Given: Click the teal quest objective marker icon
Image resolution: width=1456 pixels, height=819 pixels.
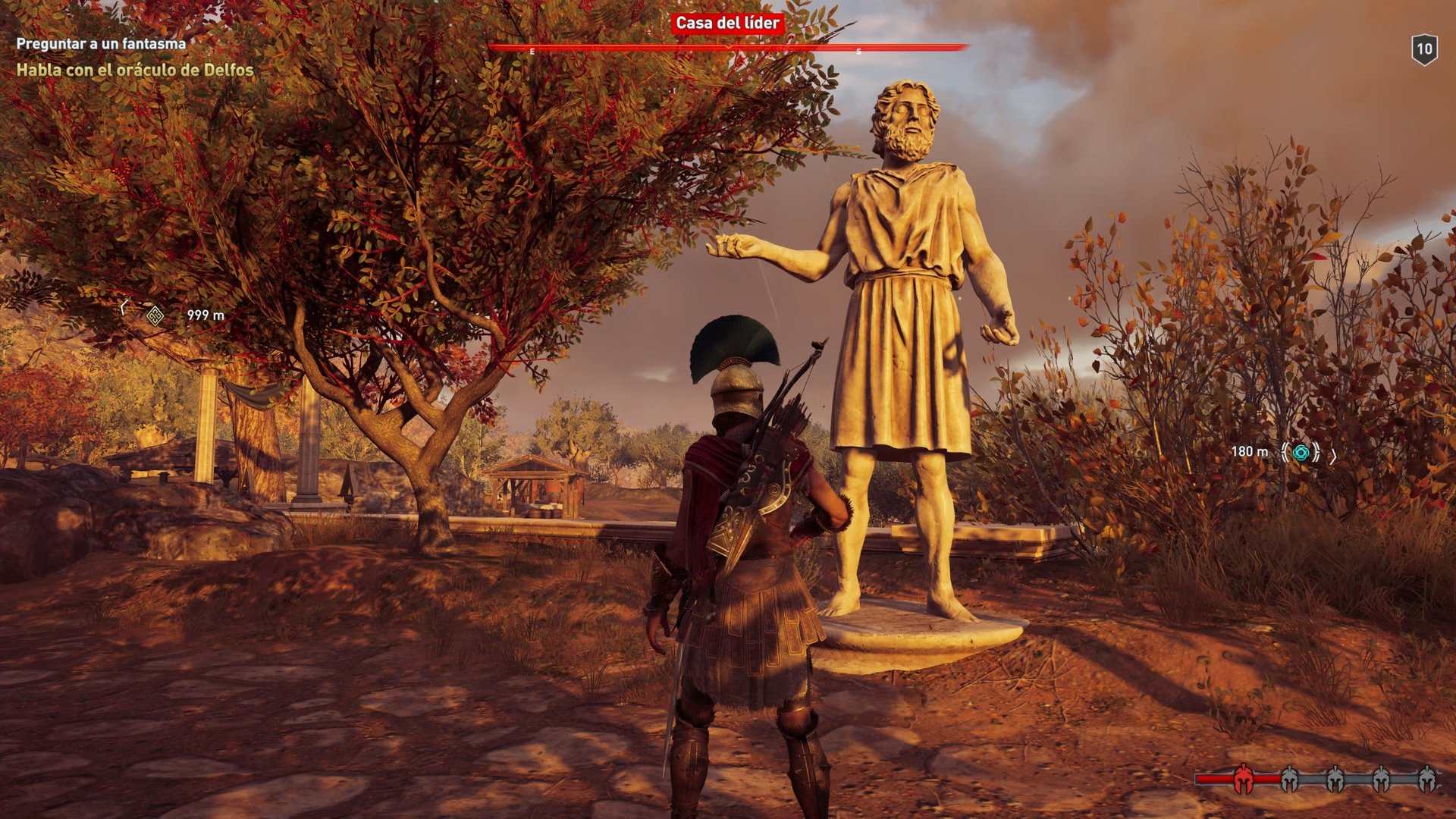Looking at the screenshot, I should (1301, 453).
